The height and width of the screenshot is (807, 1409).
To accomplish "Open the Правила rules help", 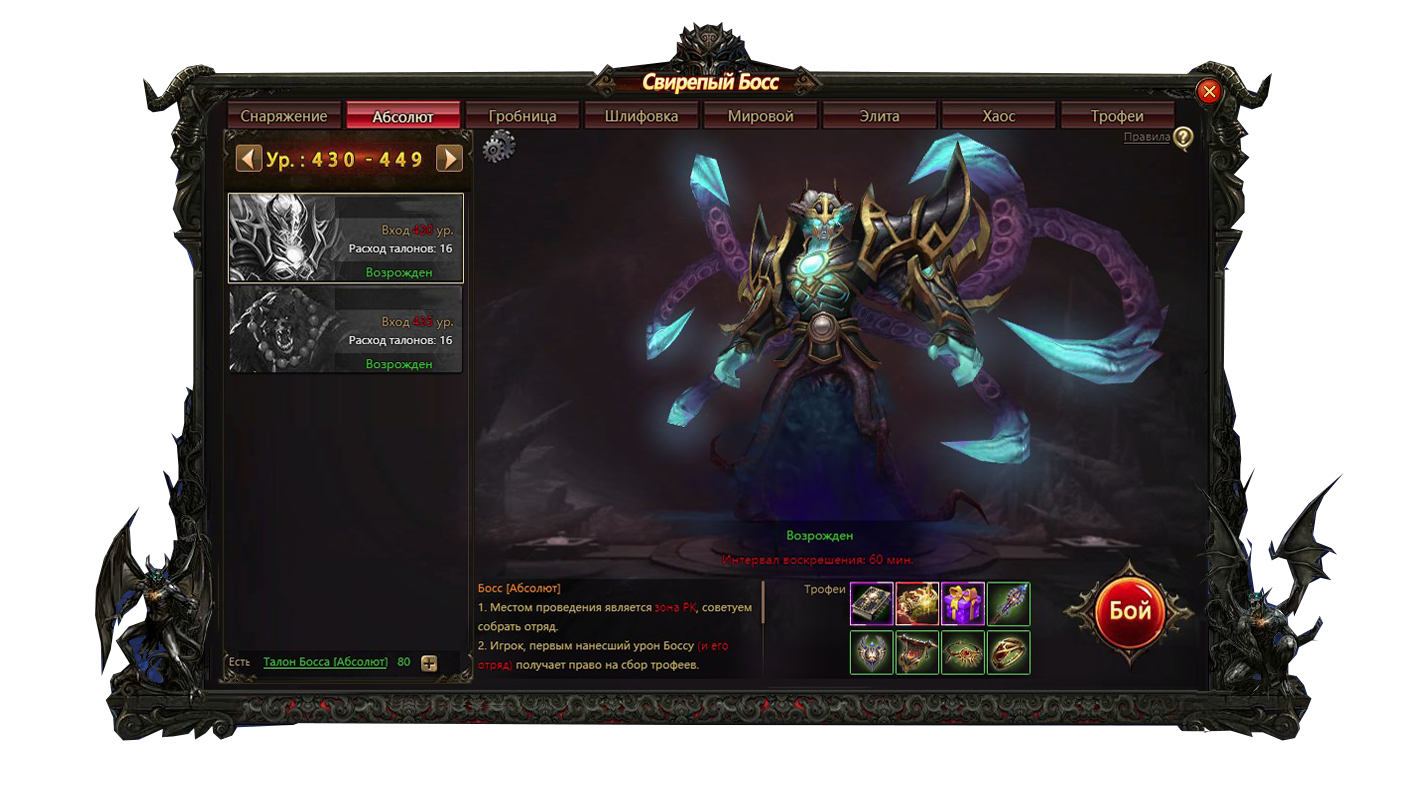I will [x=1183, y=138].
